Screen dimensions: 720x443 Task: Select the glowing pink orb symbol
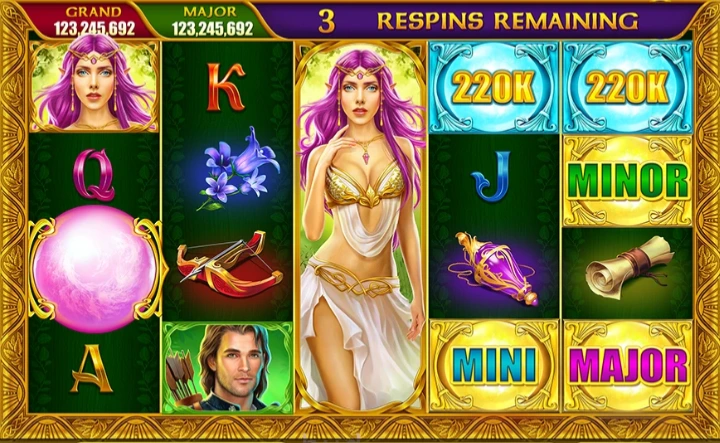tap(95, 270)
